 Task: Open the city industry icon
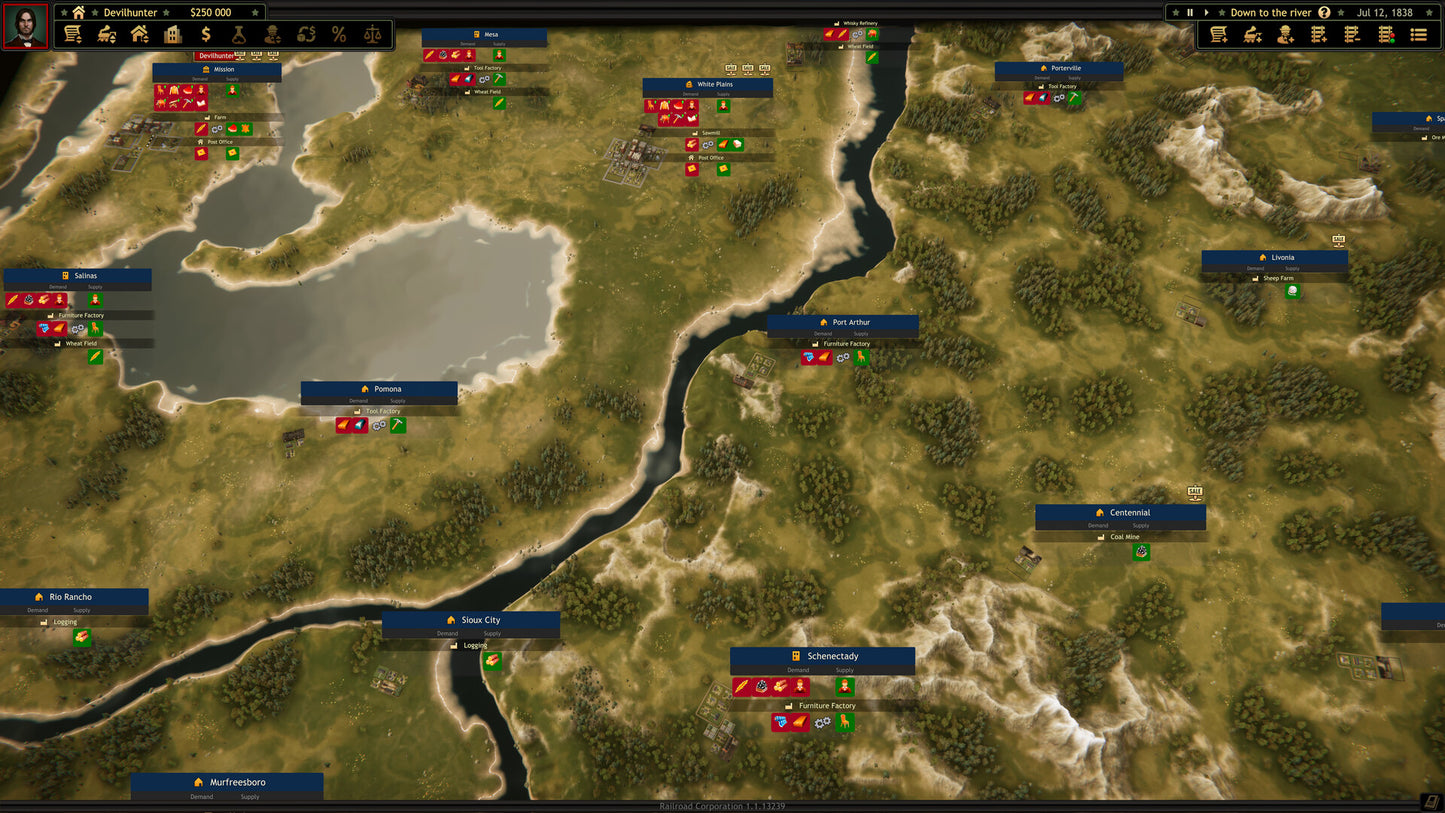173,33
